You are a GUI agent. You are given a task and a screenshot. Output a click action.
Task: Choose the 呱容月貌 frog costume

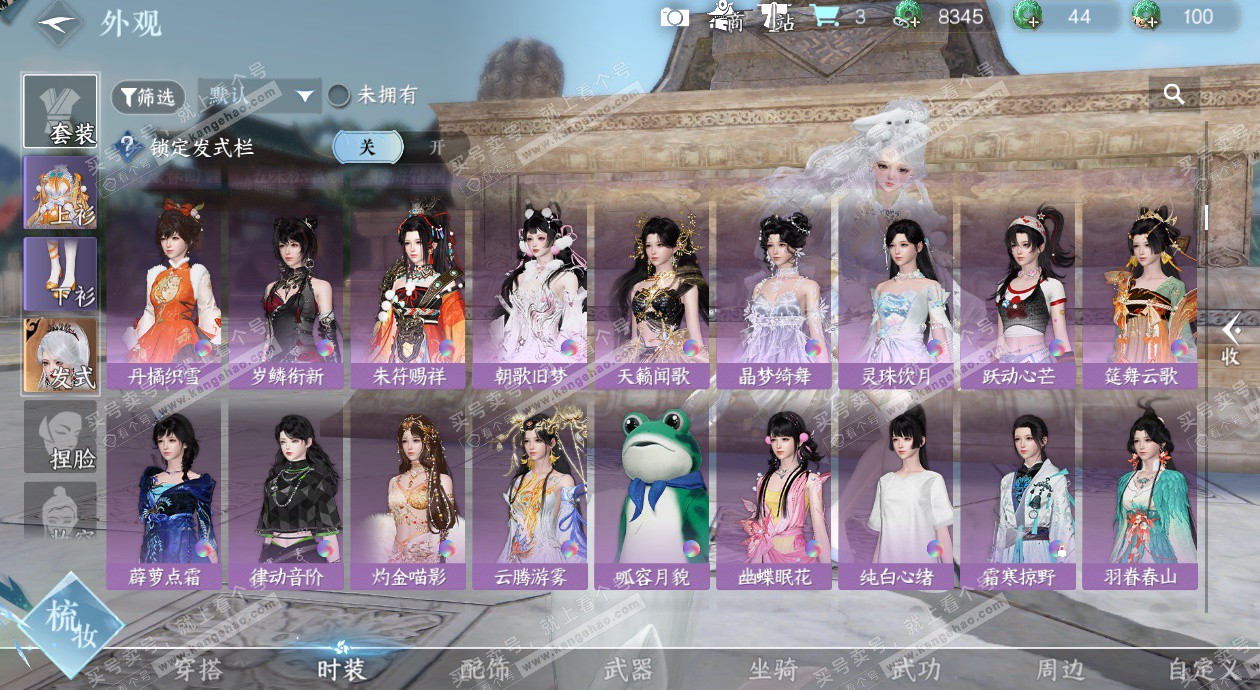pyautogui.click(x=654, y=495)
